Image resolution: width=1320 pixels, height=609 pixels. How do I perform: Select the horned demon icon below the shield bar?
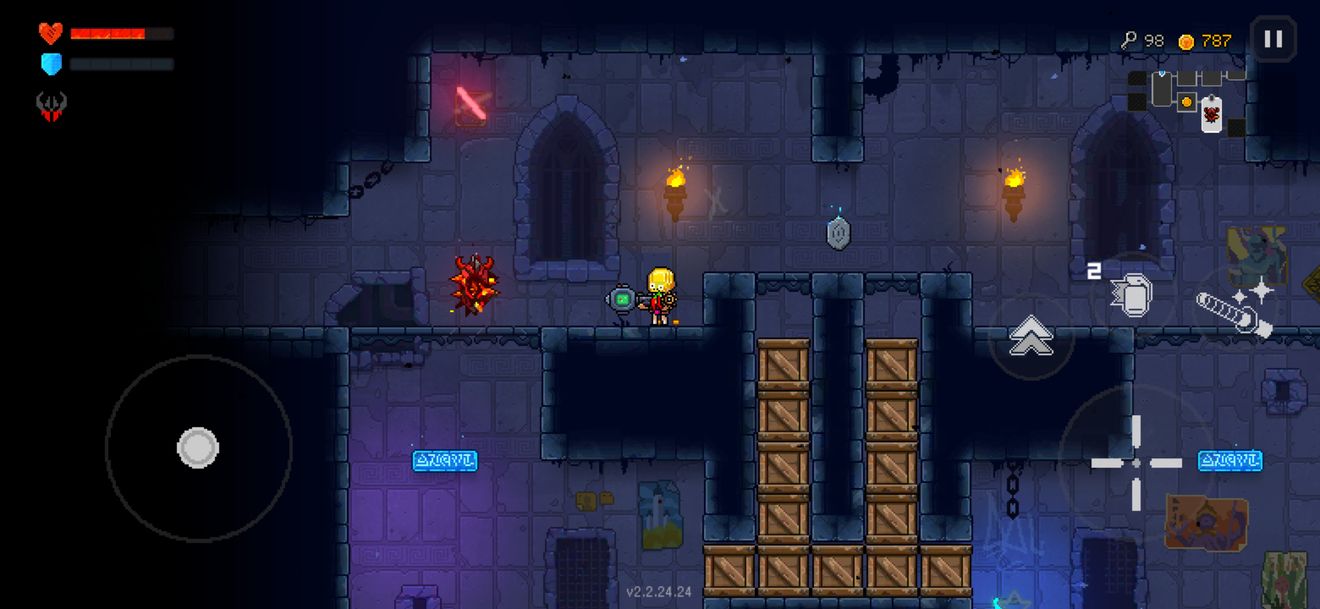tap(51, 105)
